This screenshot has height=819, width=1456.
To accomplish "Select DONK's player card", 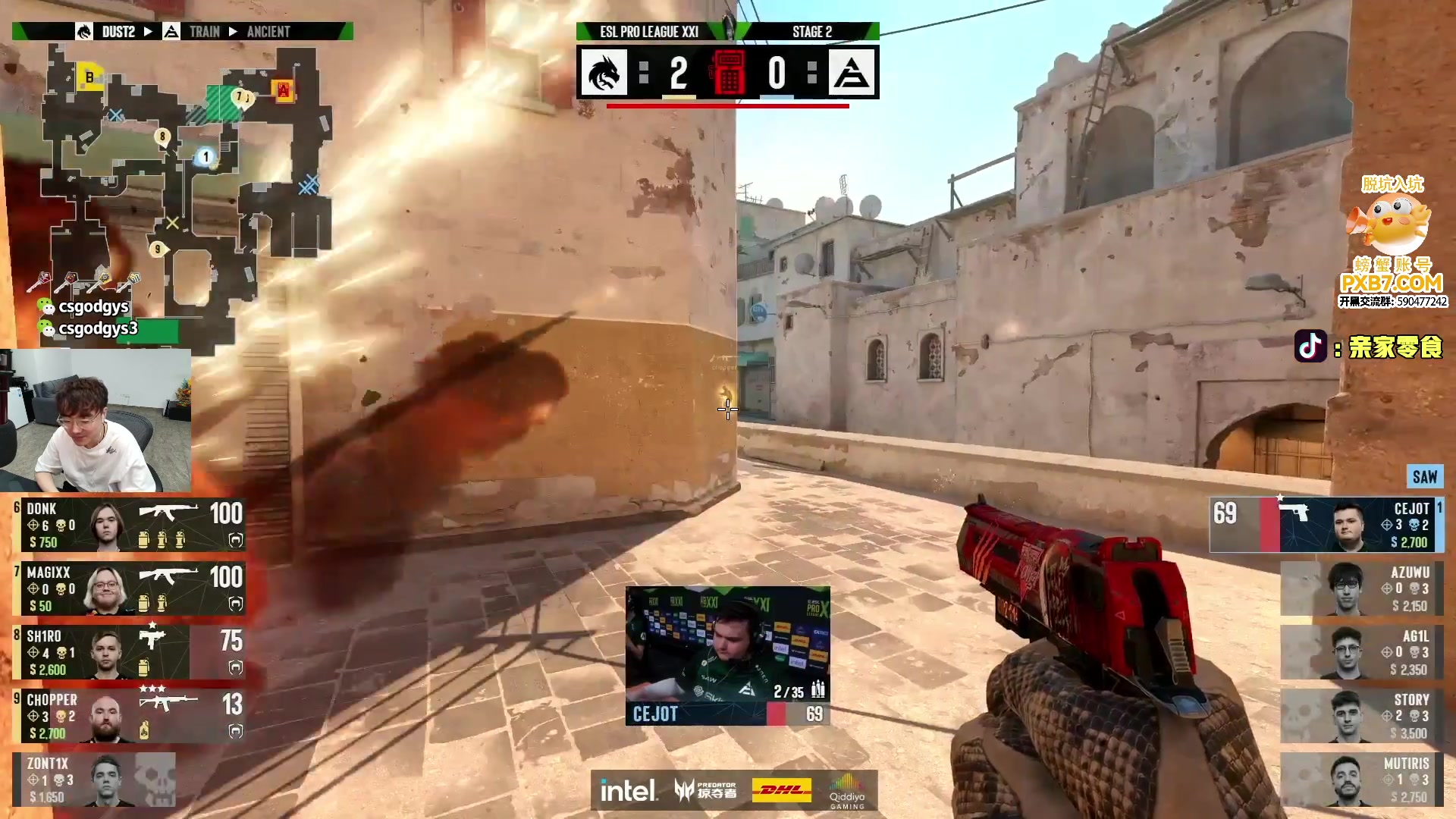I will coord(129,525).
